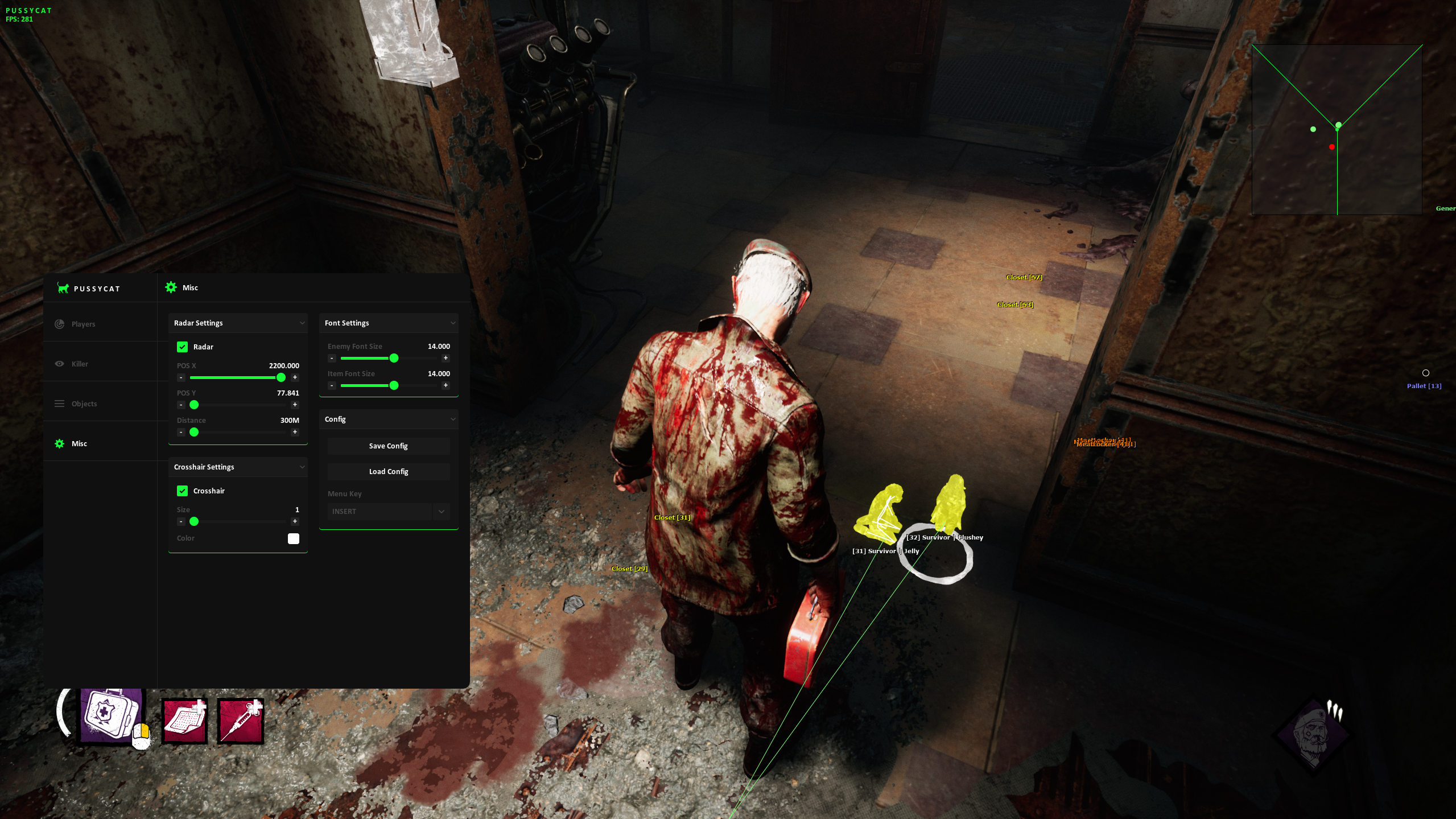Toggle the Radar checkbox
The image size is (1456, 819).
tap(182, 347)
